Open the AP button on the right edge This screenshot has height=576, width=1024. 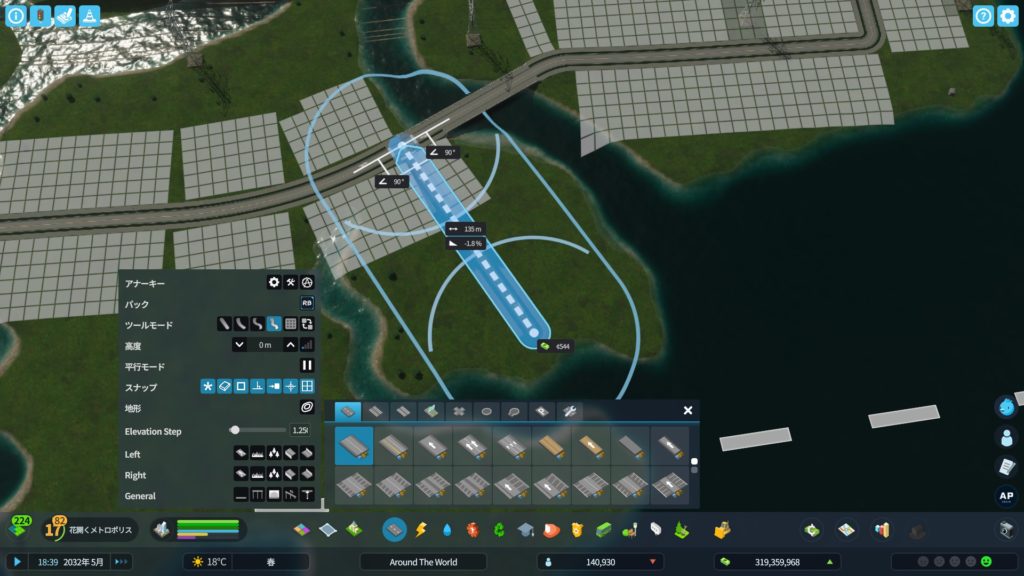1006,495
